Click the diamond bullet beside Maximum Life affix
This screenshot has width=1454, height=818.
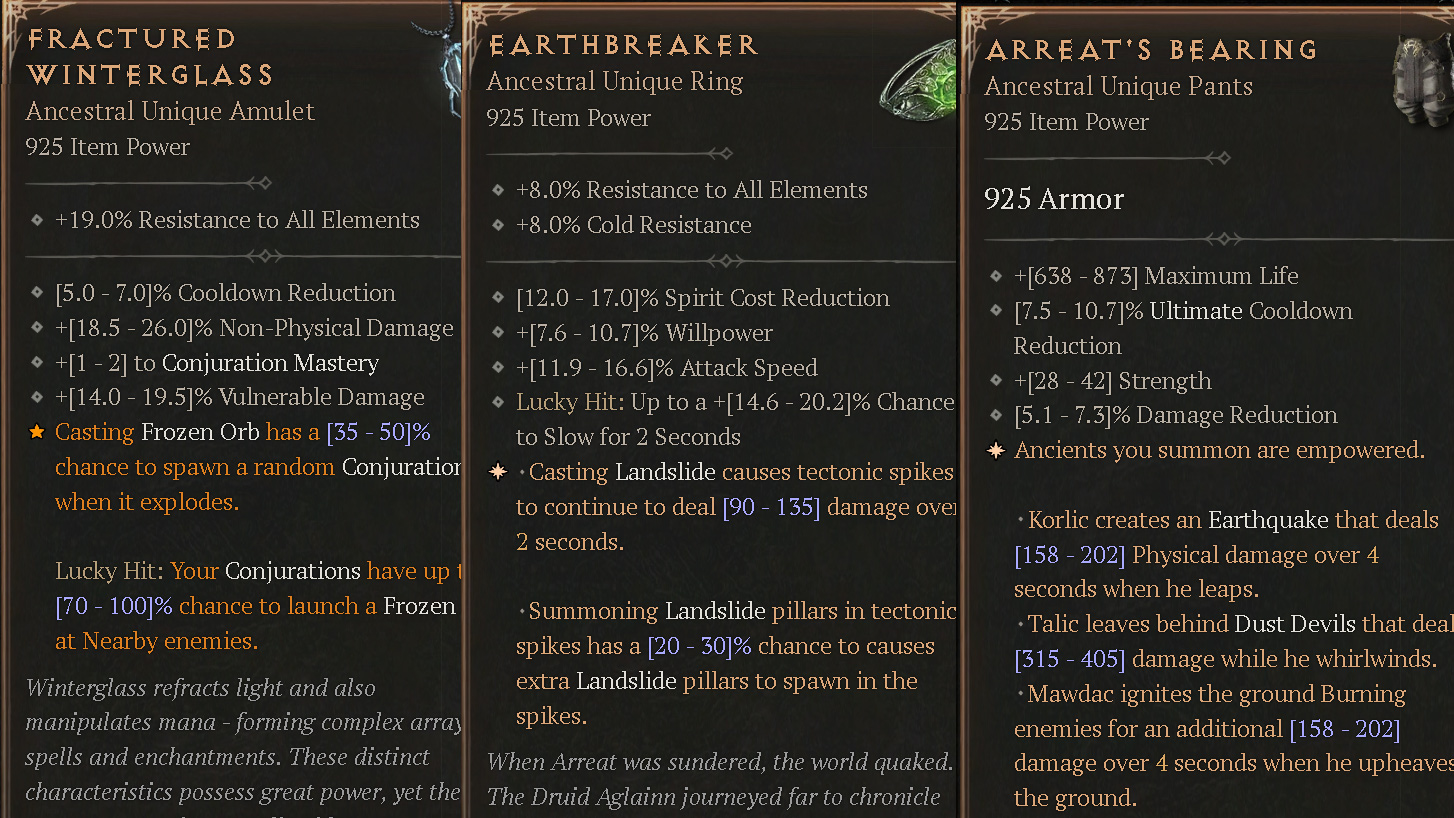[994, 276]
